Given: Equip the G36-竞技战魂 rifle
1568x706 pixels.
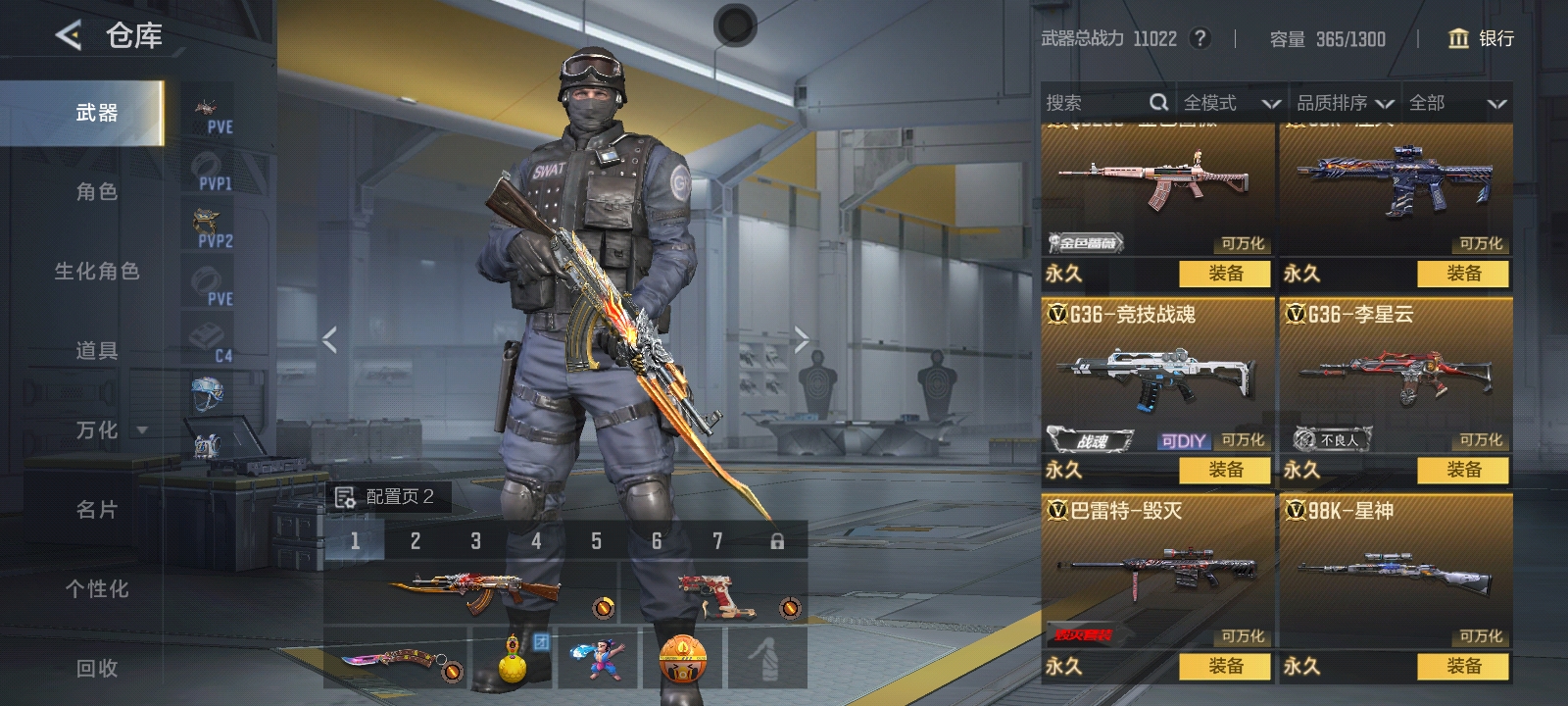Looking at the screenshot, I should [1224, 470].
